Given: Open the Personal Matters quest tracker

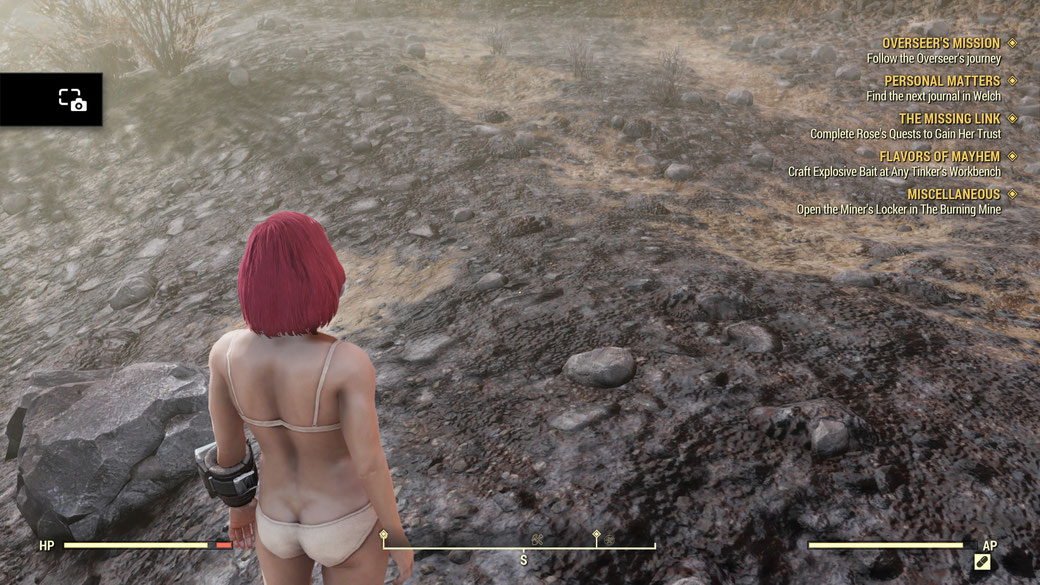Looking at the screenshot, I should (x=941, y=81).
